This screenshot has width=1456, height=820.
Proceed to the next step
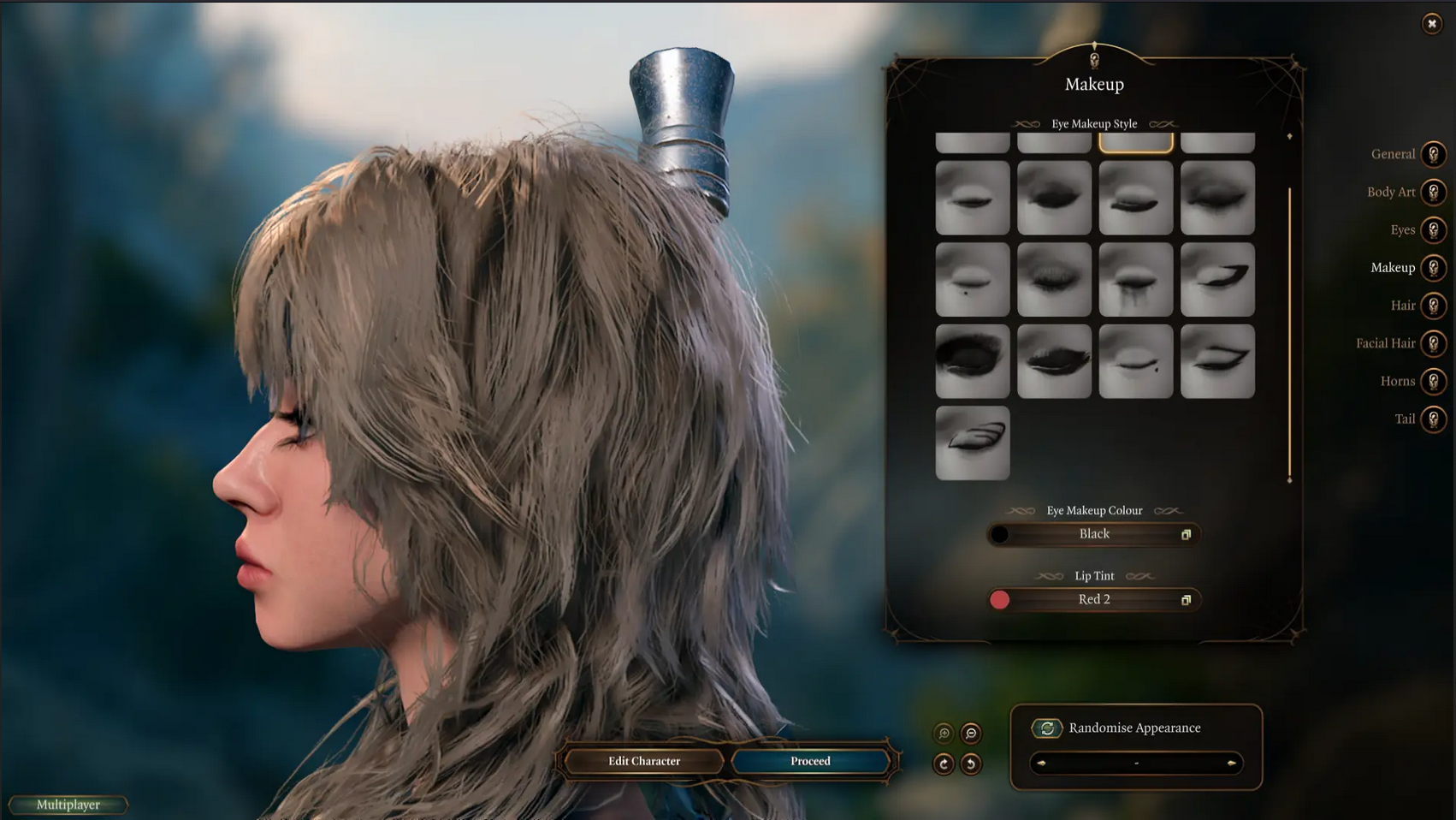pyautogui.click(x=810, y=761)
